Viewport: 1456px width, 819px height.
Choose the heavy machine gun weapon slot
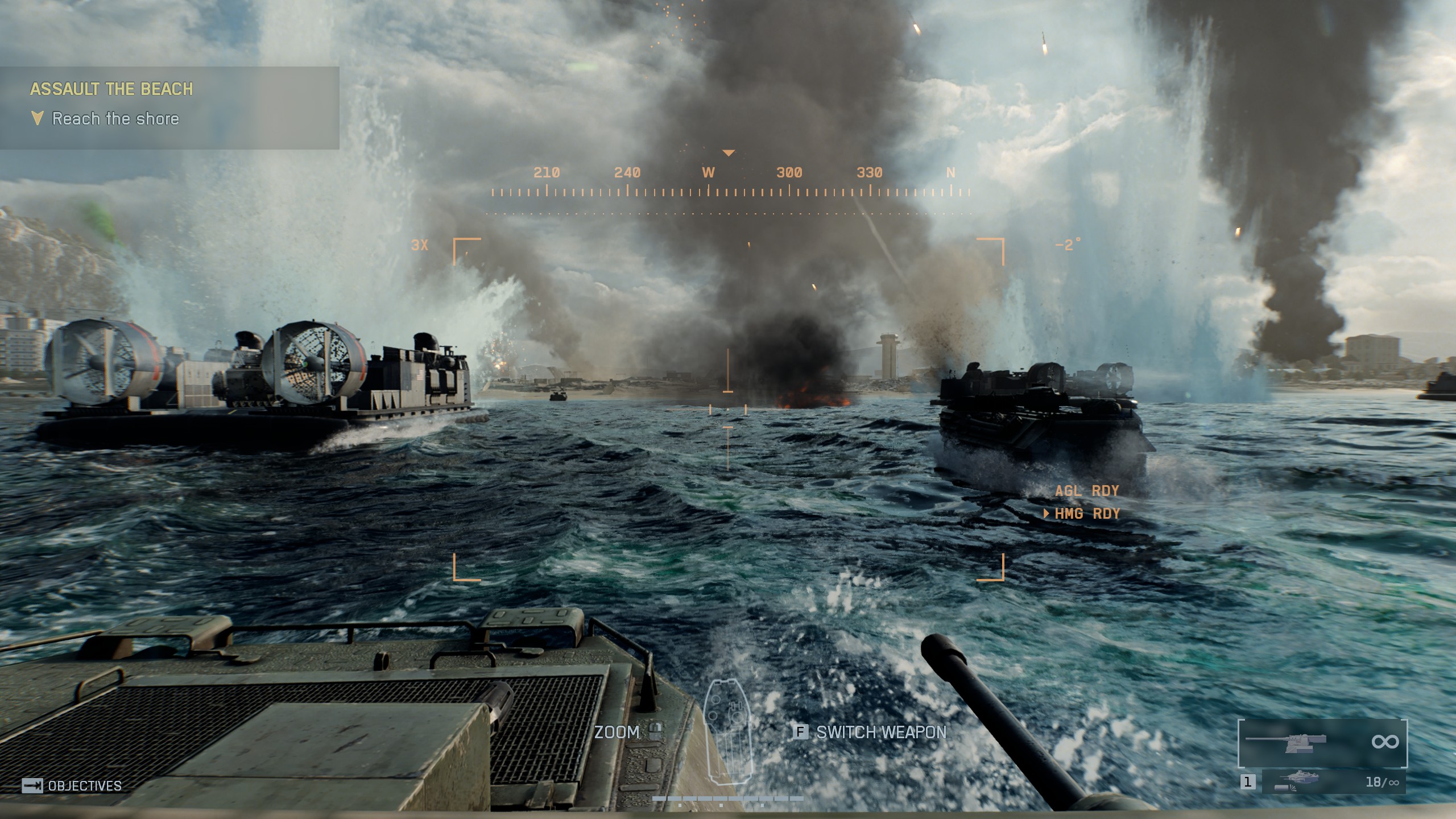pos(1322,742)
